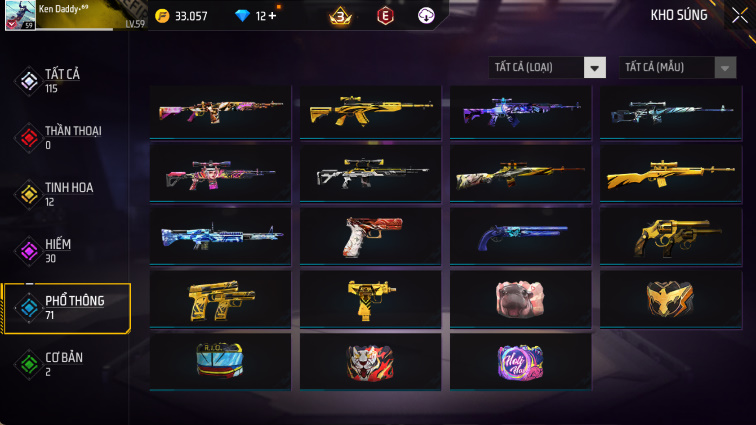
Task: Close the Kho Súng weapon armory
Action: tap(739, 15)
